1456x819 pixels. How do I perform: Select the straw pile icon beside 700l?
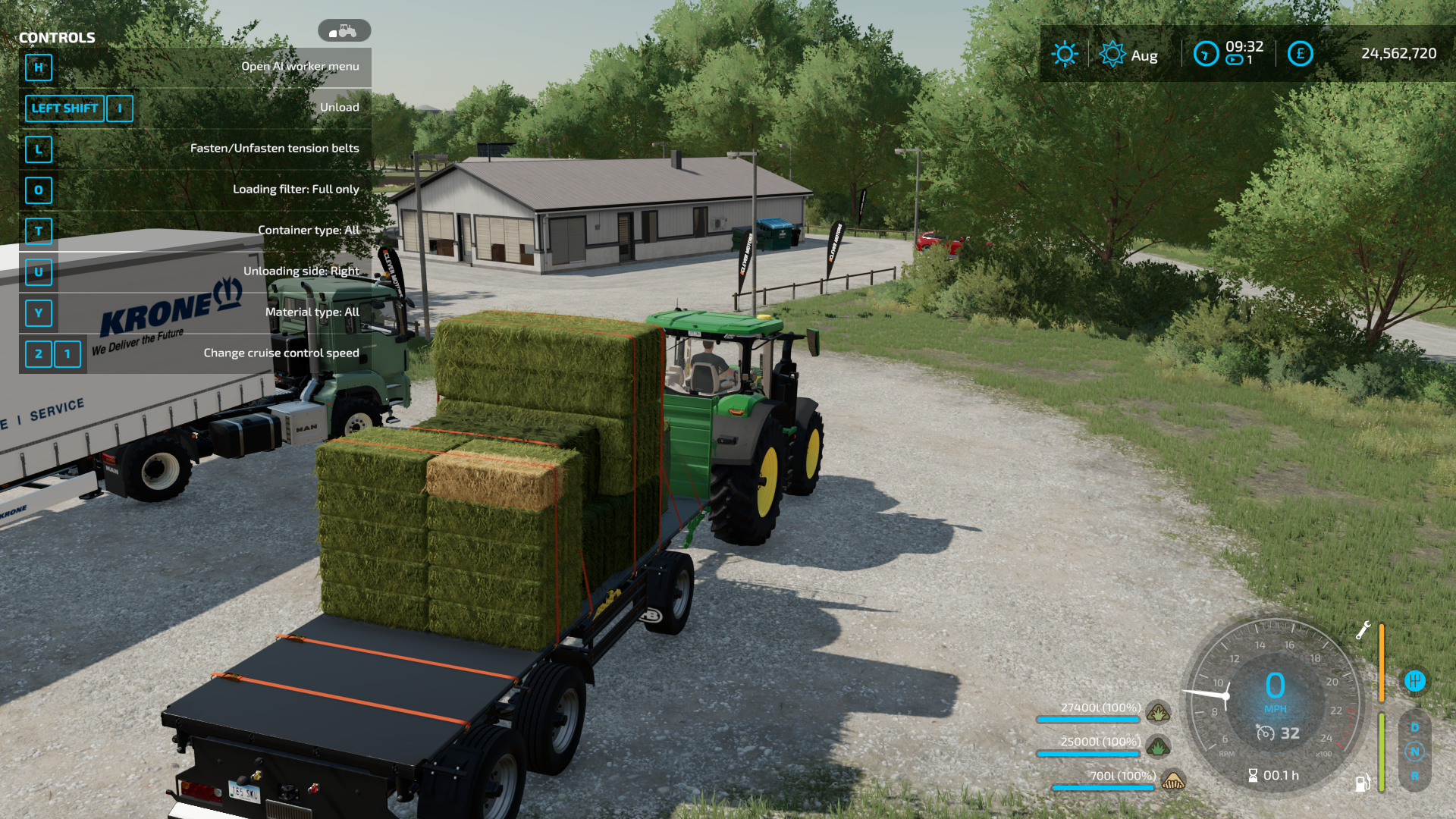[x=1173, y=780]
